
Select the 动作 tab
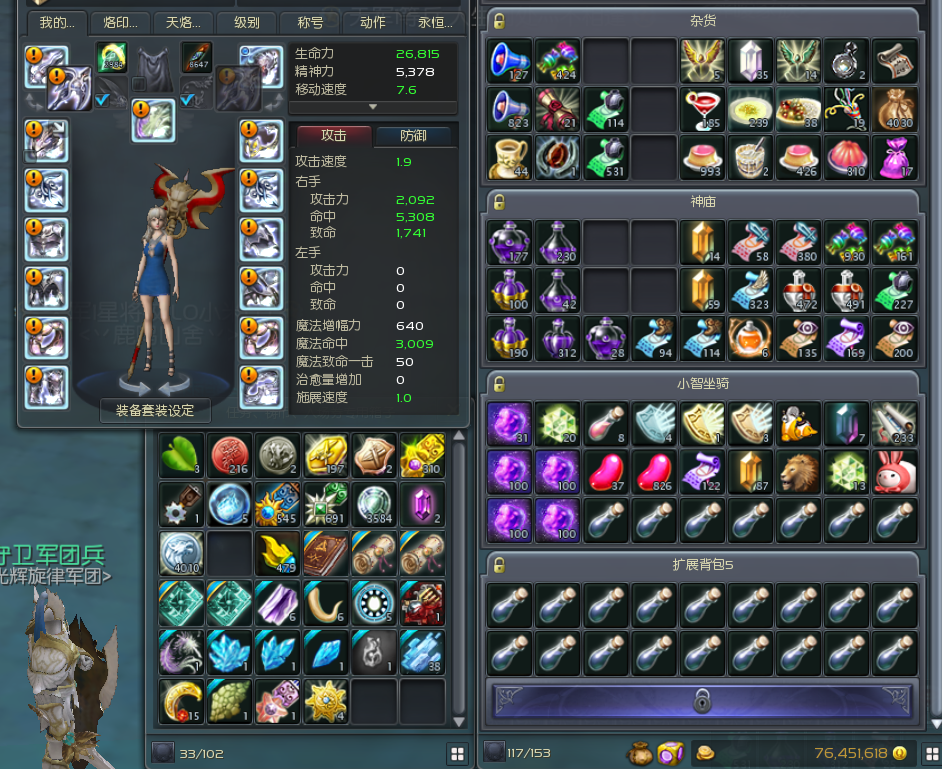point(371,22)
